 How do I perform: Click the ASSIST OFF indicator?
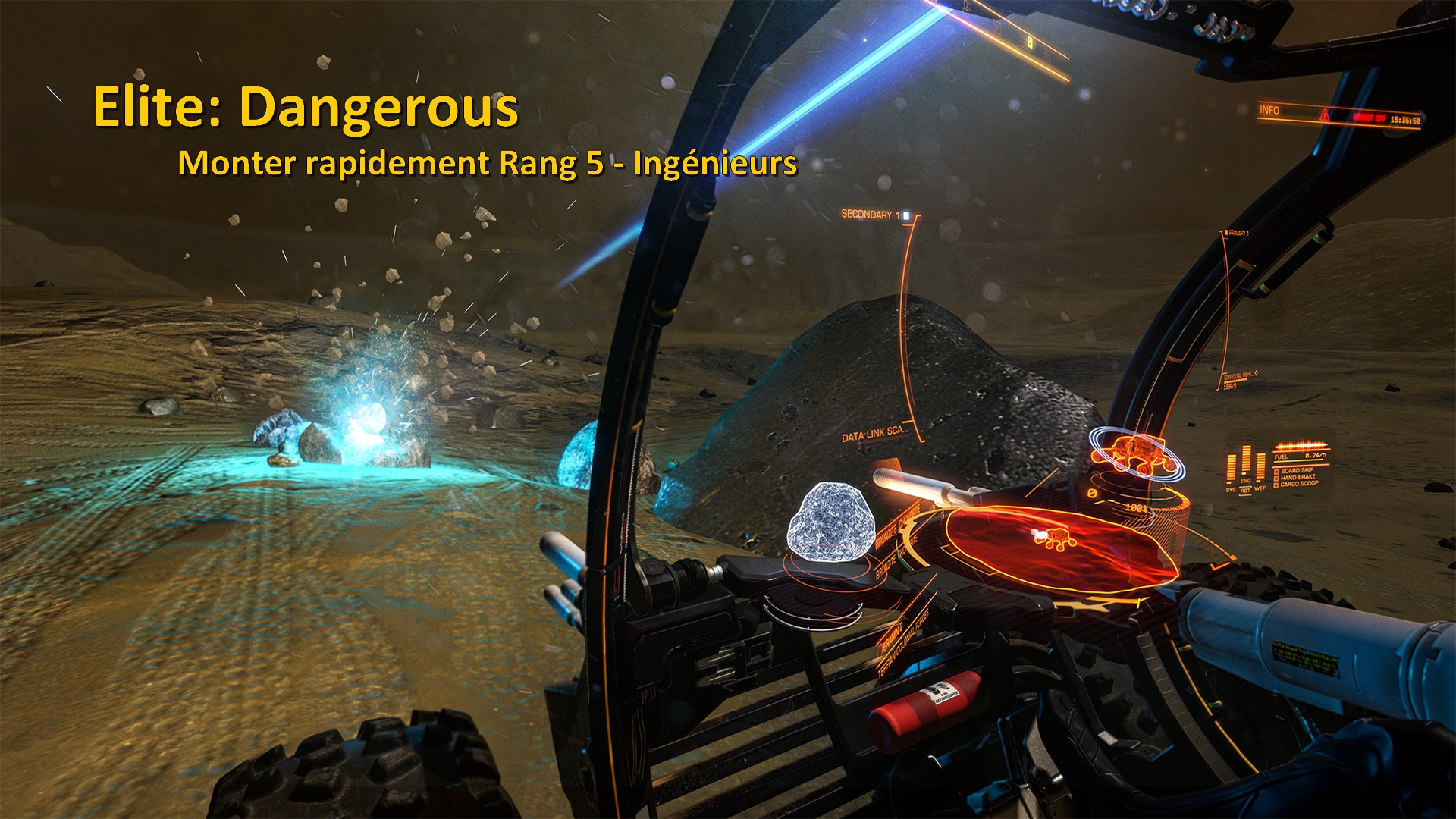pos(1370,118)
